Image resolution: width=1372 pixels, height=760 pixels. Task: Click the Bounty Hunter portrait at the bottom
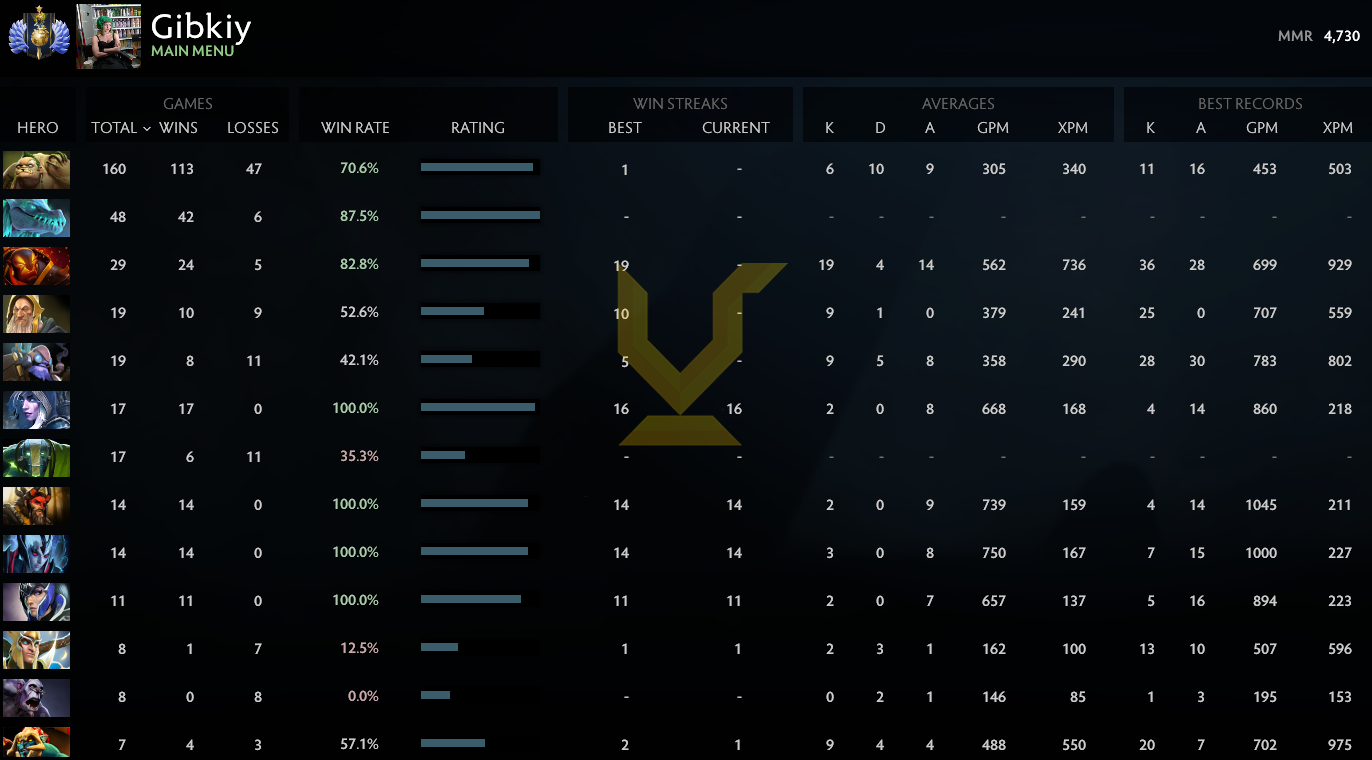pyautogui.click(x=36, y=744)
